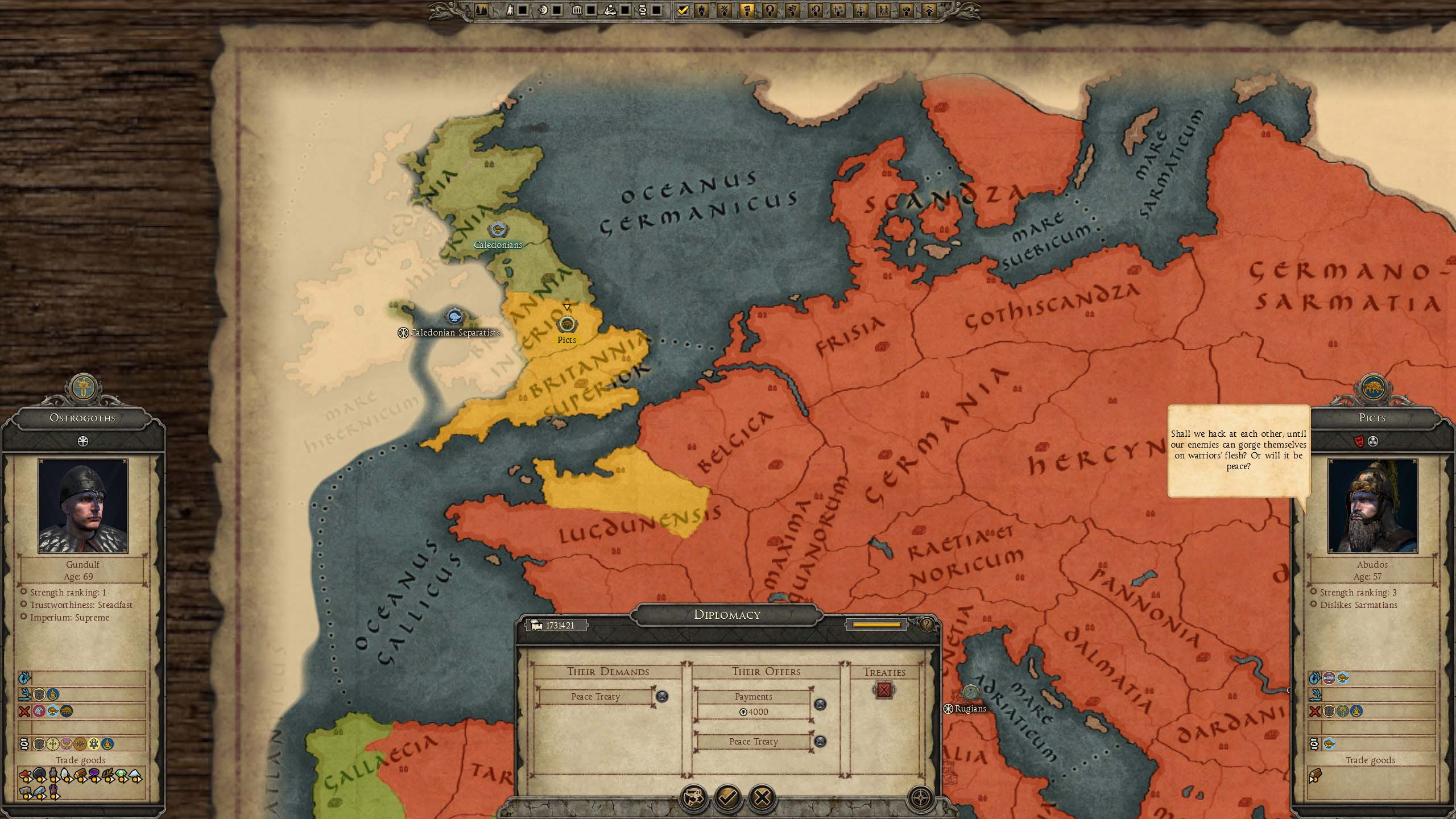Make a counter-offer to the Picts

click(x=694, y=797)
